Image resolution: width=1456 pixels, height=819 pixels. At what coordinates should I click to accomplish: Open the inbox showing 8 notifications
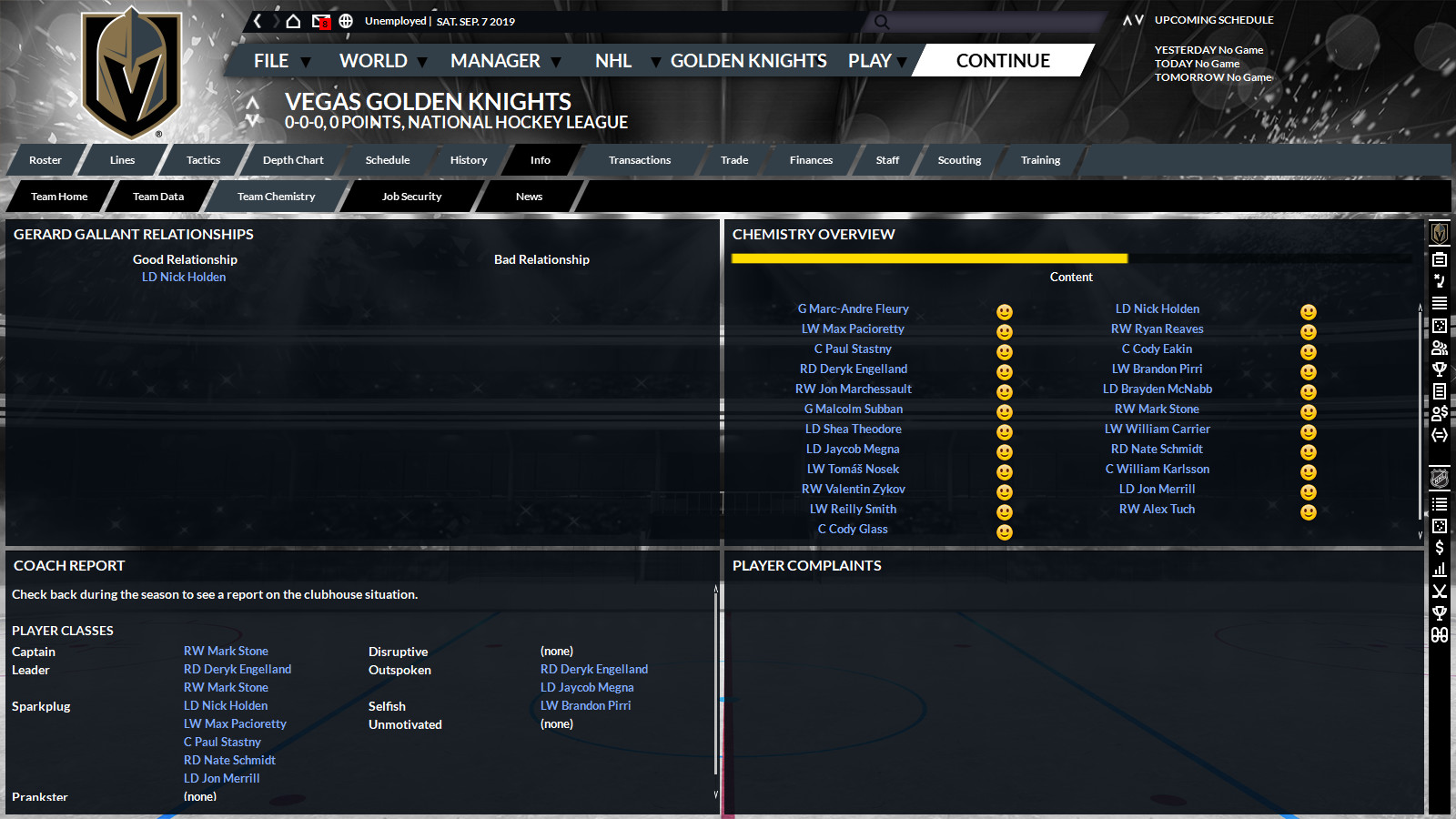321,20
